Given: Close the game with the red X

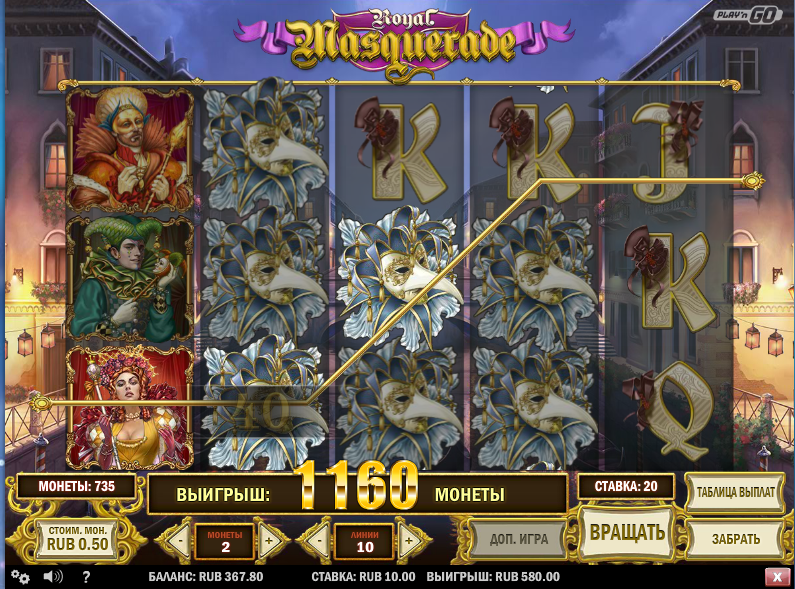Looking at the screenshot, I should coord(776,577).
